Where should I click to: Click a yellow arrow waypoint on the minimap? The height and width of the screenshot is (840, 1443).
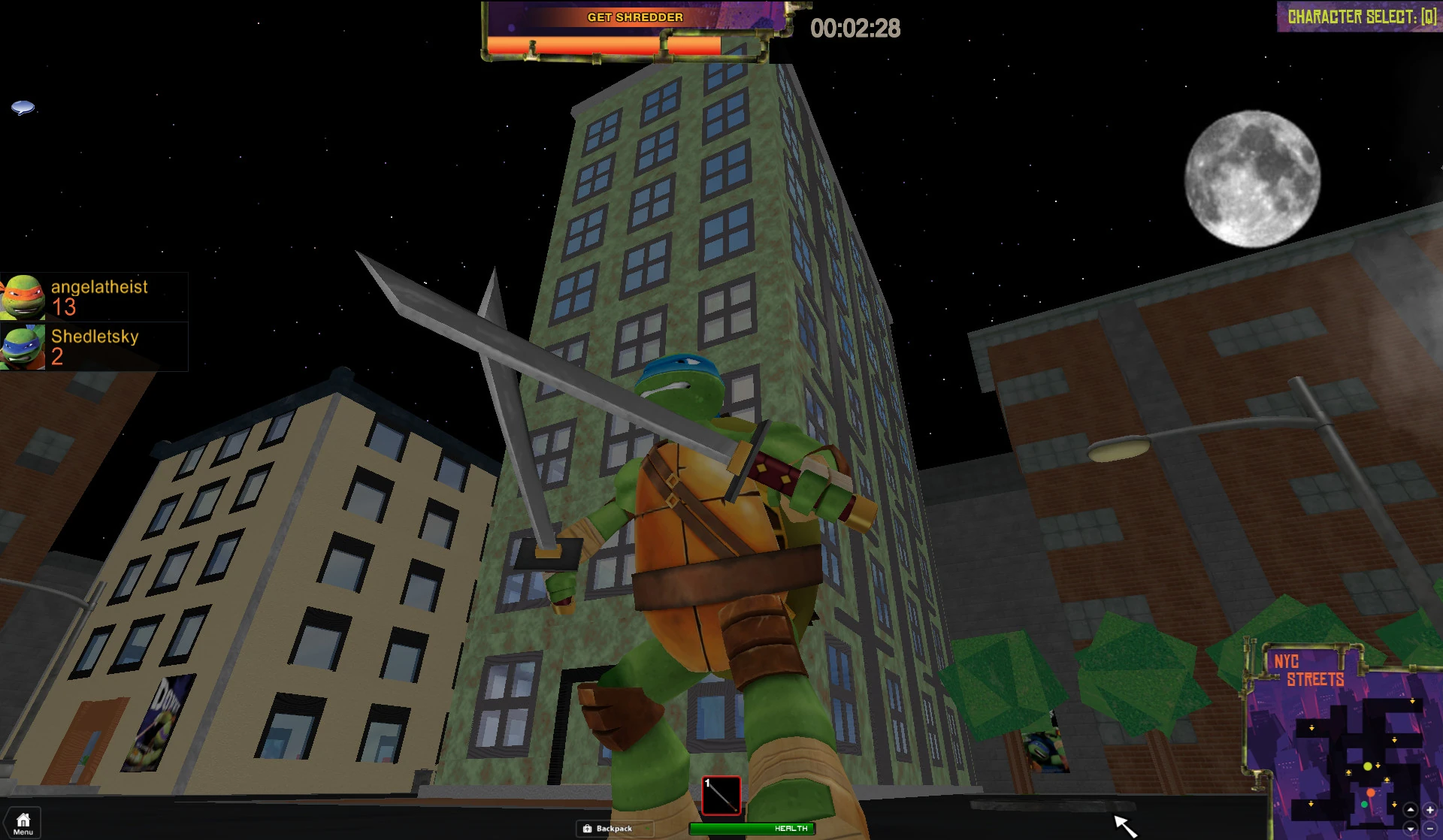(1378, 766)
